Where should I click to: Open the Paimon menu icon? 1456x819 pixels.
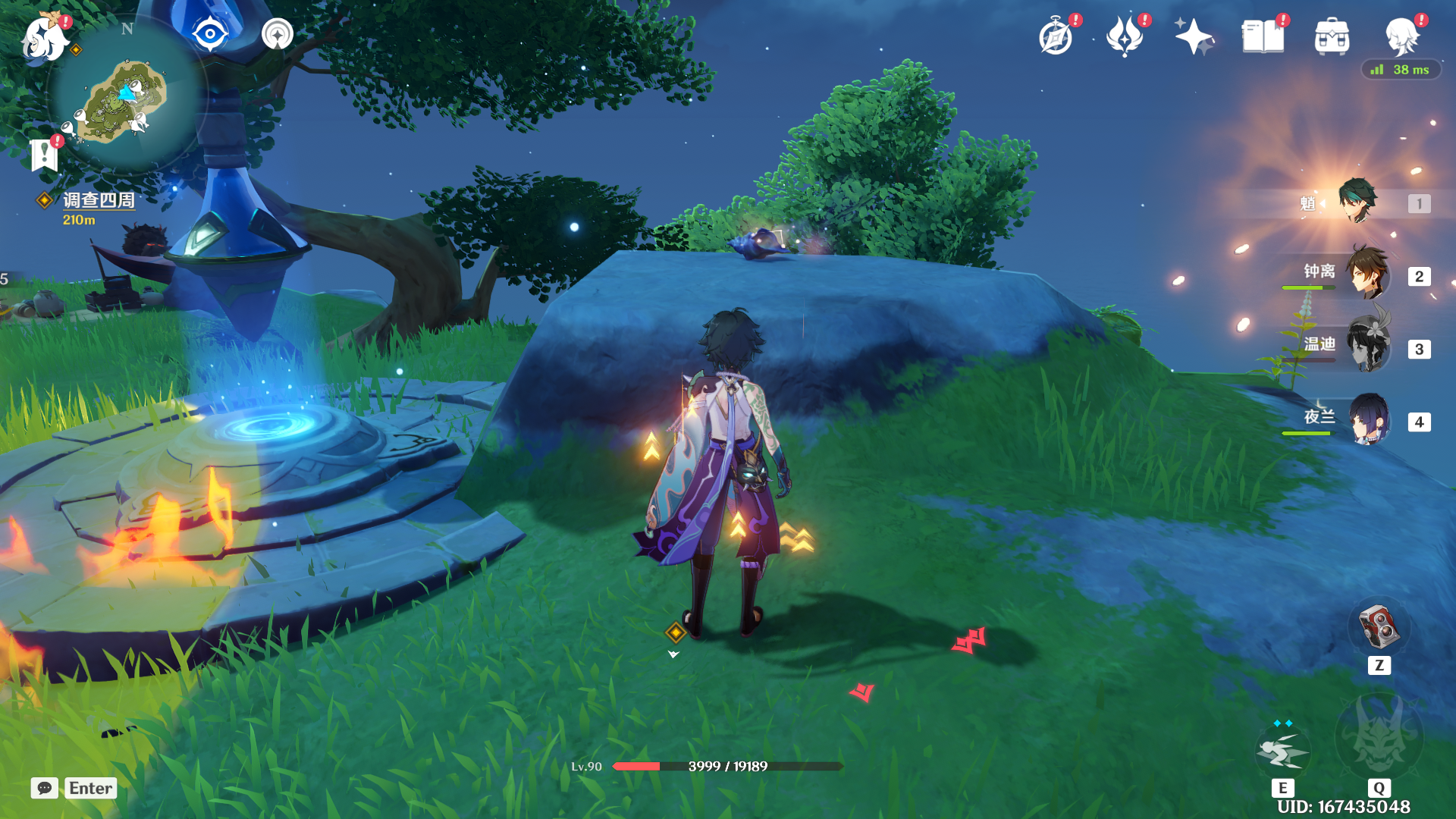(x=44, y=36)
